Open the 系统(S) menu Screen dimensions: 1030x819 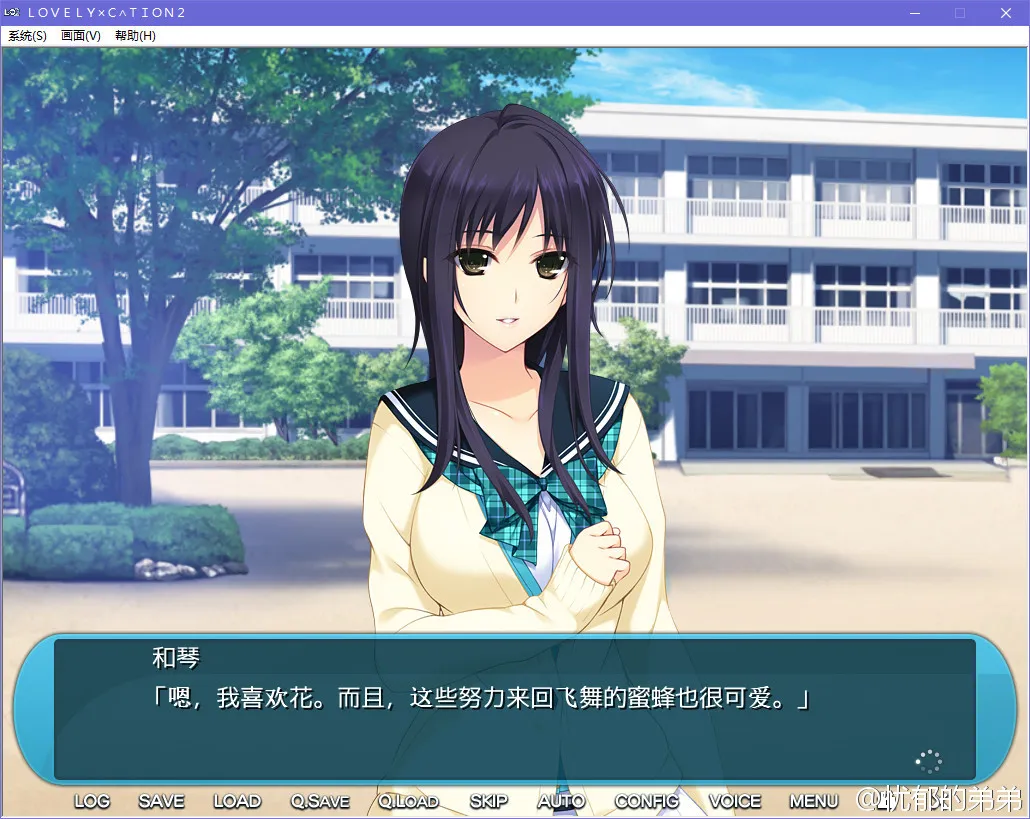(27, 36)
